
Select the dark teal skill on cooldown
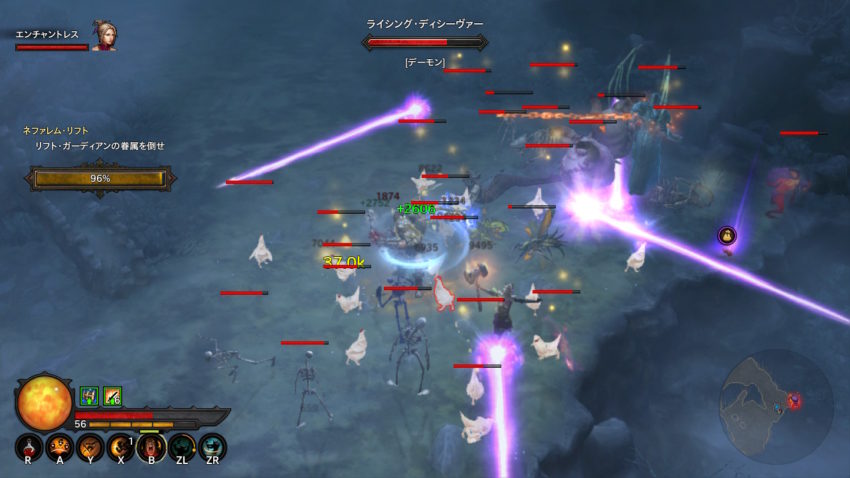181,446
